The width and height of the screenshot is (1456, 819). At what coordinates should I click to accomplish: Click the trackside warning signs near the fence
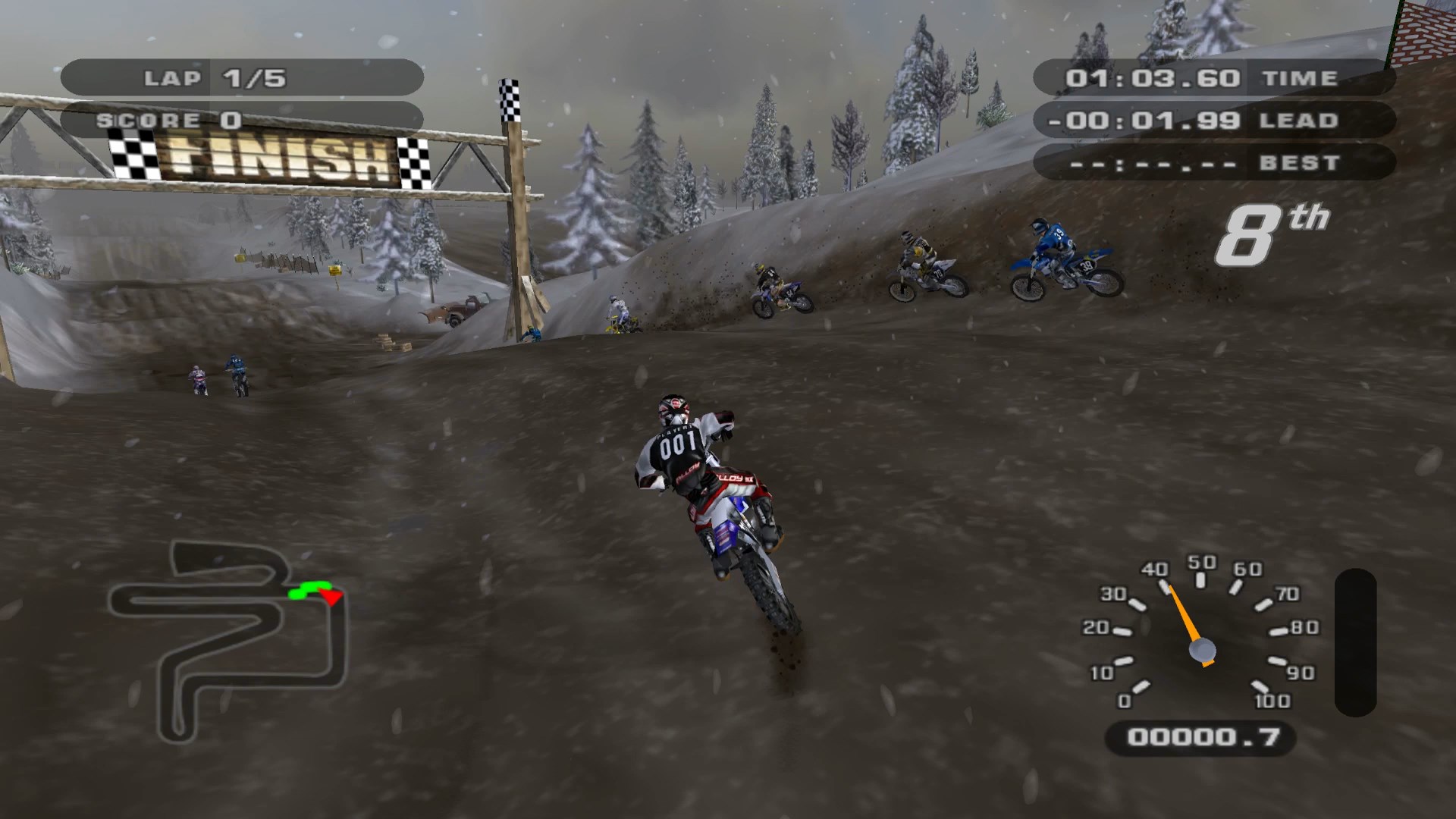334,271
